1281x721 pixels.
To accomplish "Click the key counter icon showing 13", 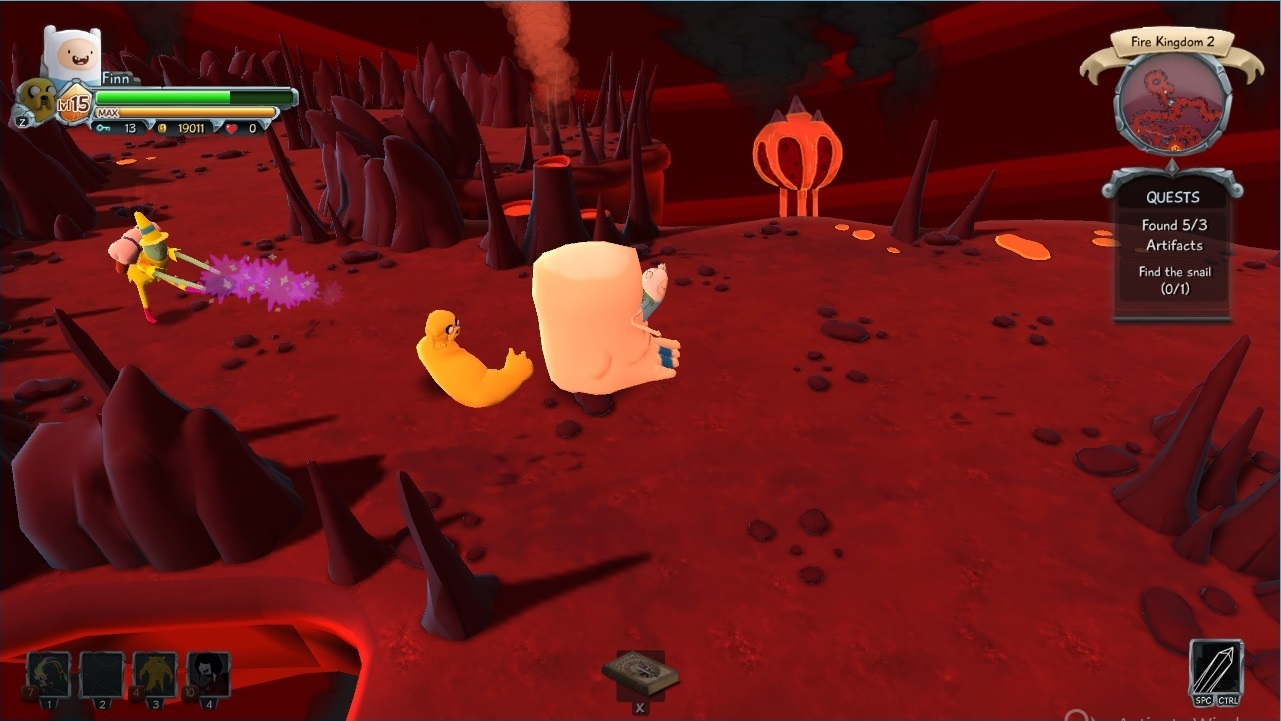I will click(x=106, y=127).
